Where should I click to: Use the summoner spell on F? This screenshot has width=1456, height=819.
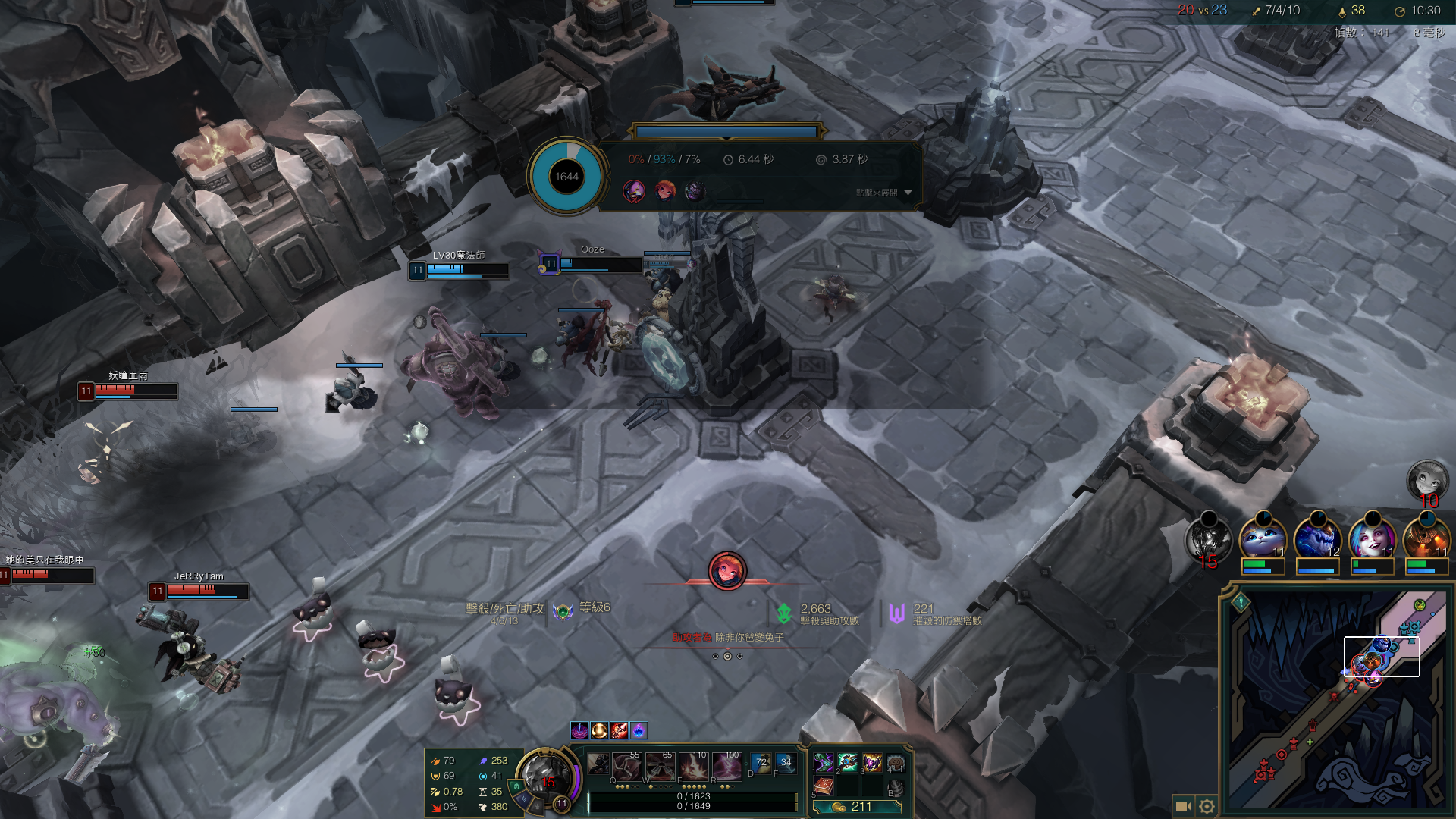click(786, 764)
